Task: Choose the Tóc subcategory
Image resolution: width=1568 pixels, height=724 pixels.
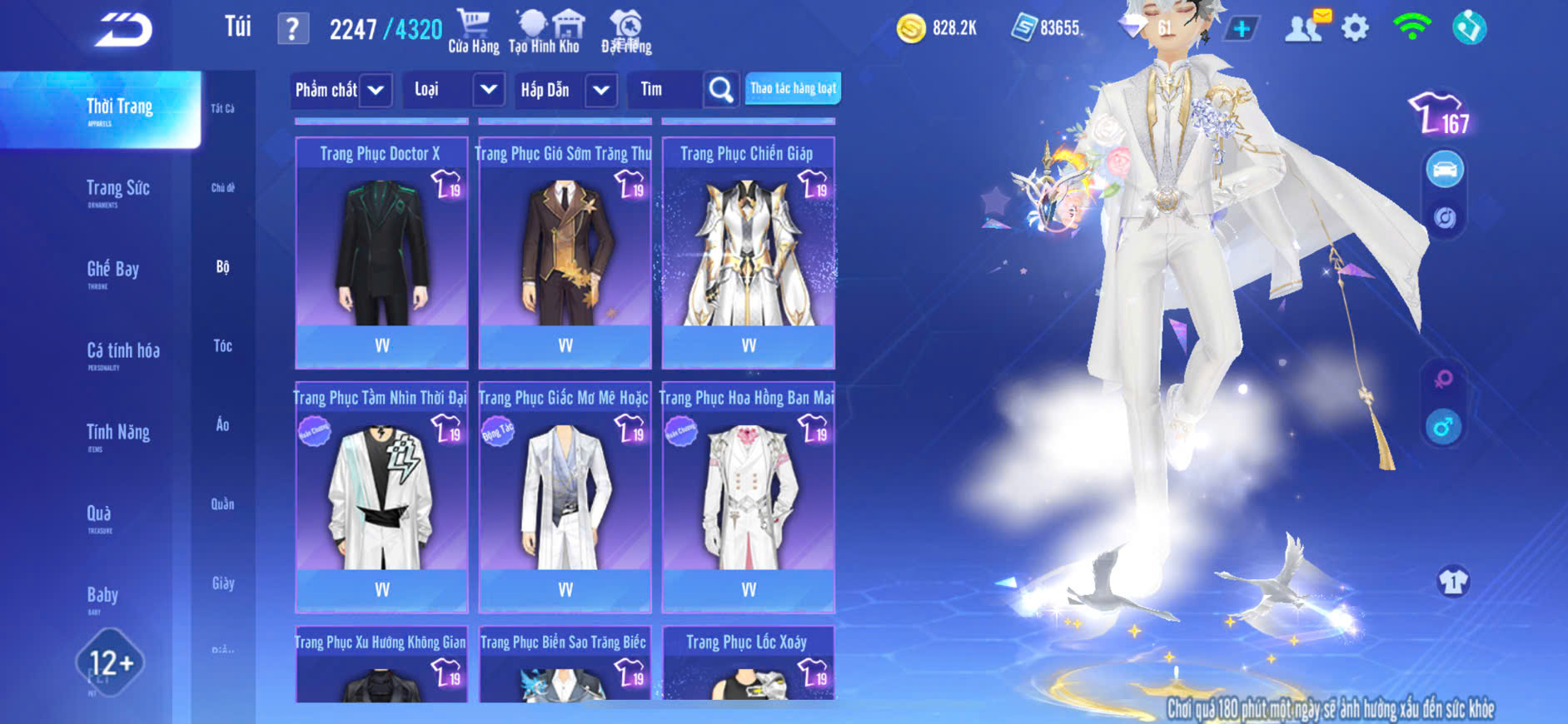Action: [x=222, y=346]
